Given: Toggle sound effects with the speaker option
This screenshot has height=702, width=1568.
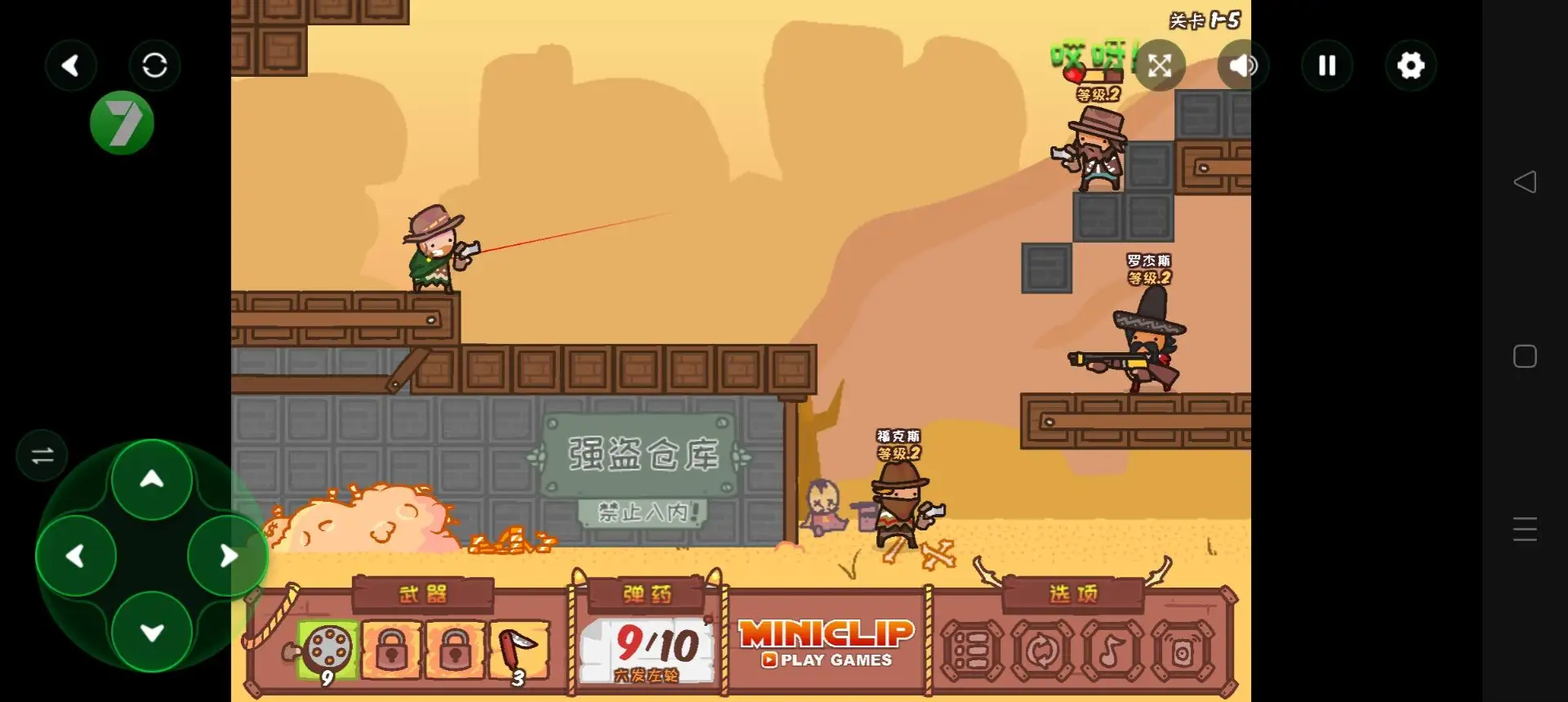Looking at the screenshot, I should click(x=1182, y=651).
